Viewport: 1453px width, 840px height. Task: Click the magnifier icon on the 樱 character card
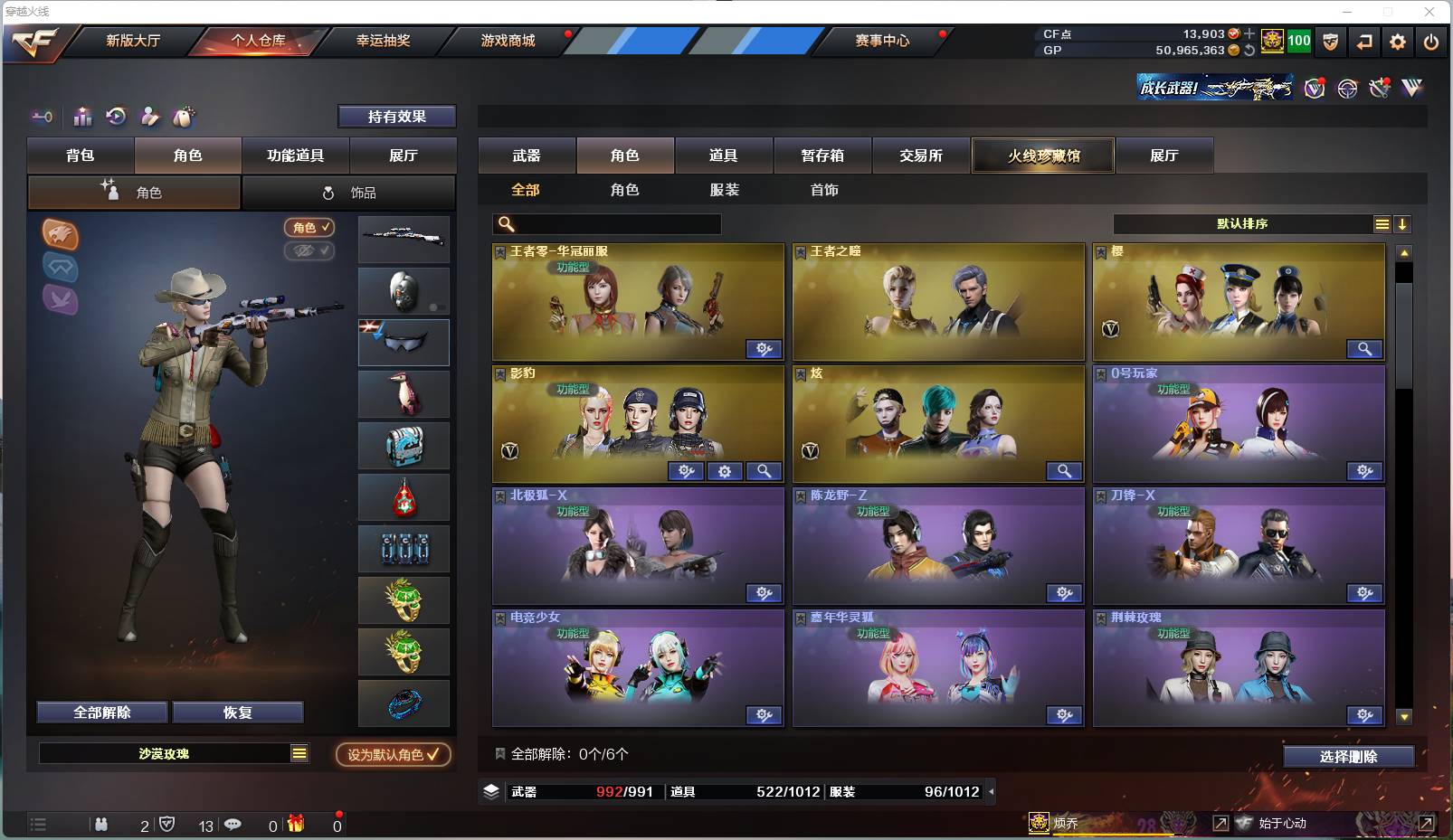(x=1366, y=349)
